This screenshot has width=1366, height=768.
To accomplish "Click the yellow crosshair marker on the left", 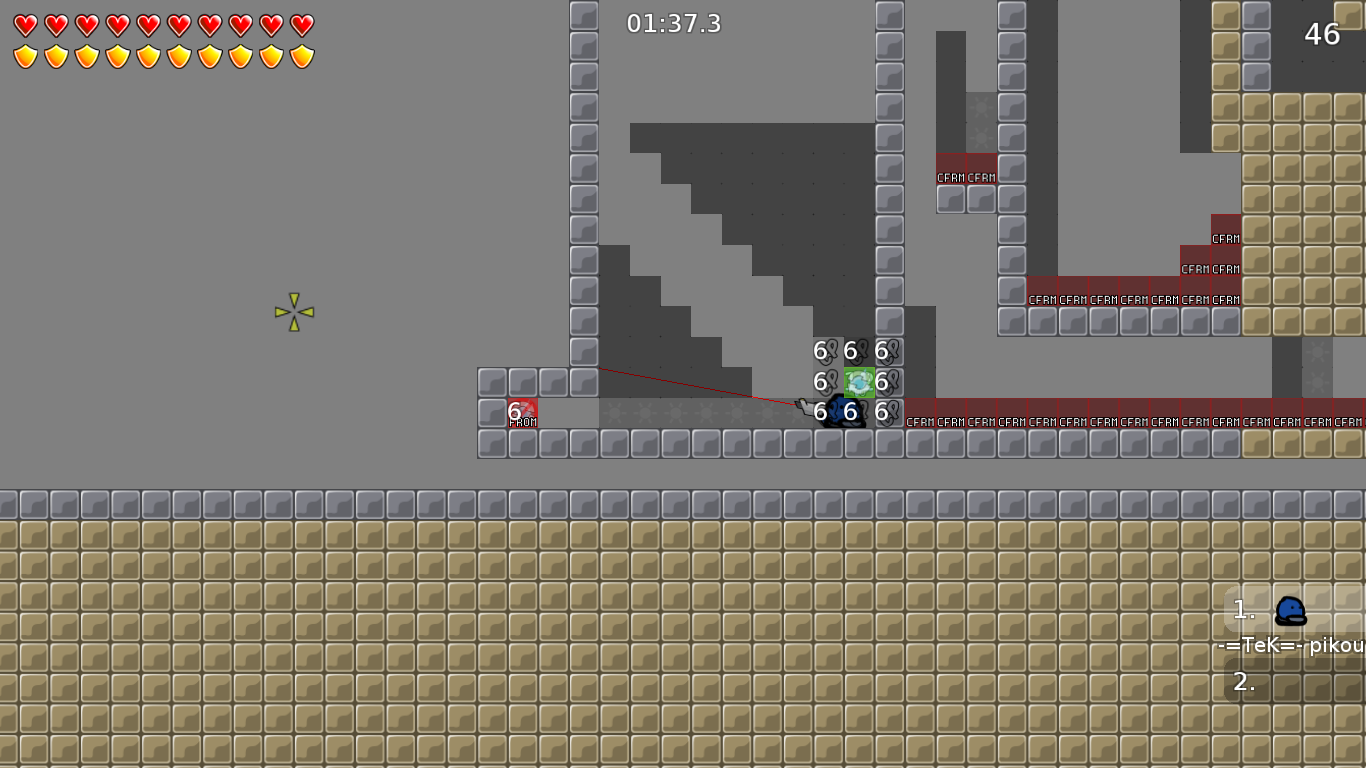I will (293, 312).
